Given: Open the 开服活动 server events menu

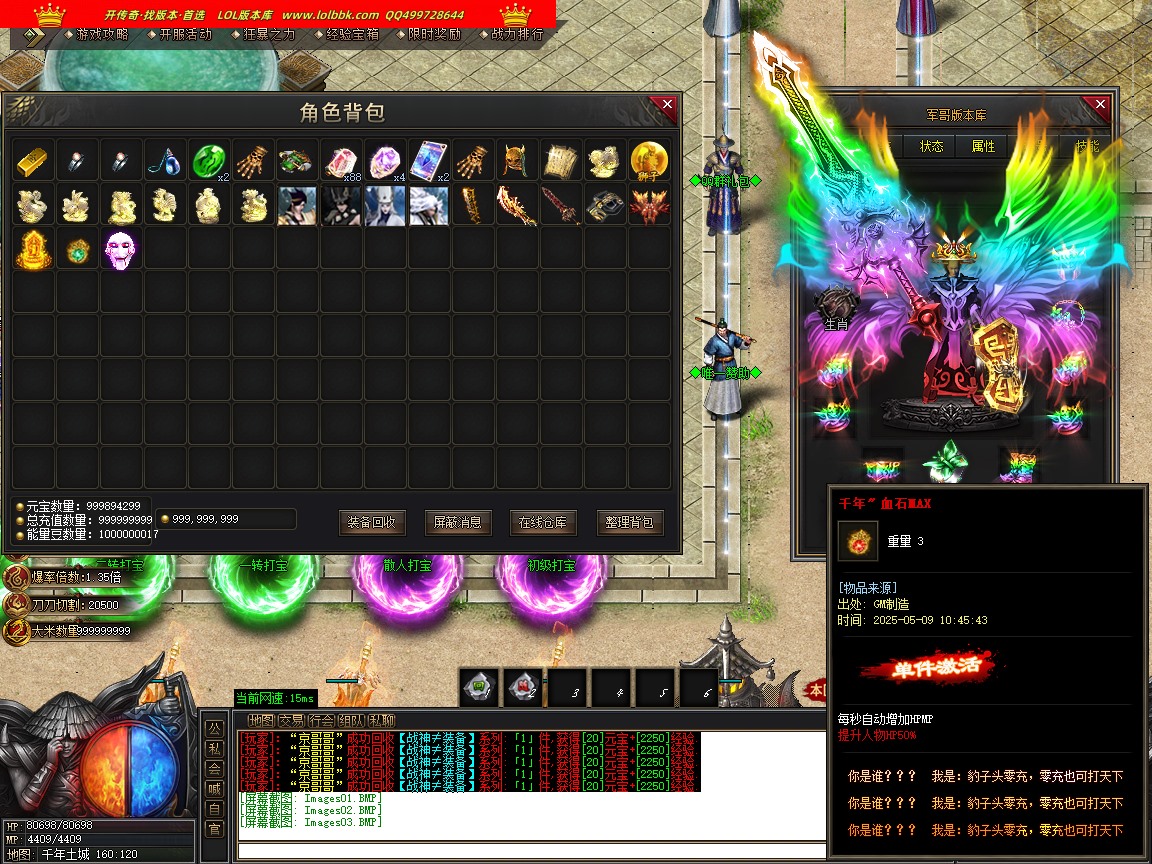Looking at the screenshot, I should tap(185, 34).
